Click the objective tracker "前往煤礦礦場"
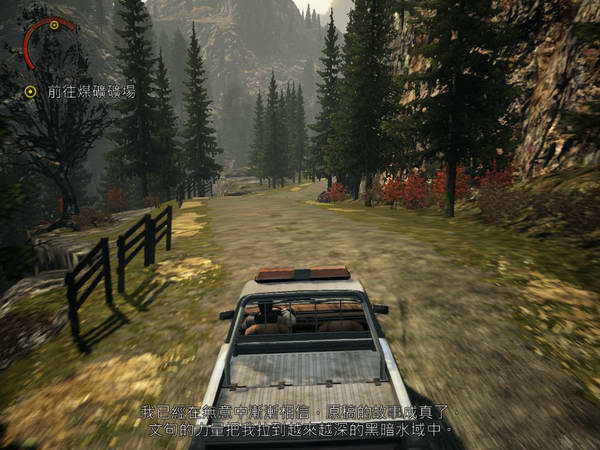 coord(91,91)
